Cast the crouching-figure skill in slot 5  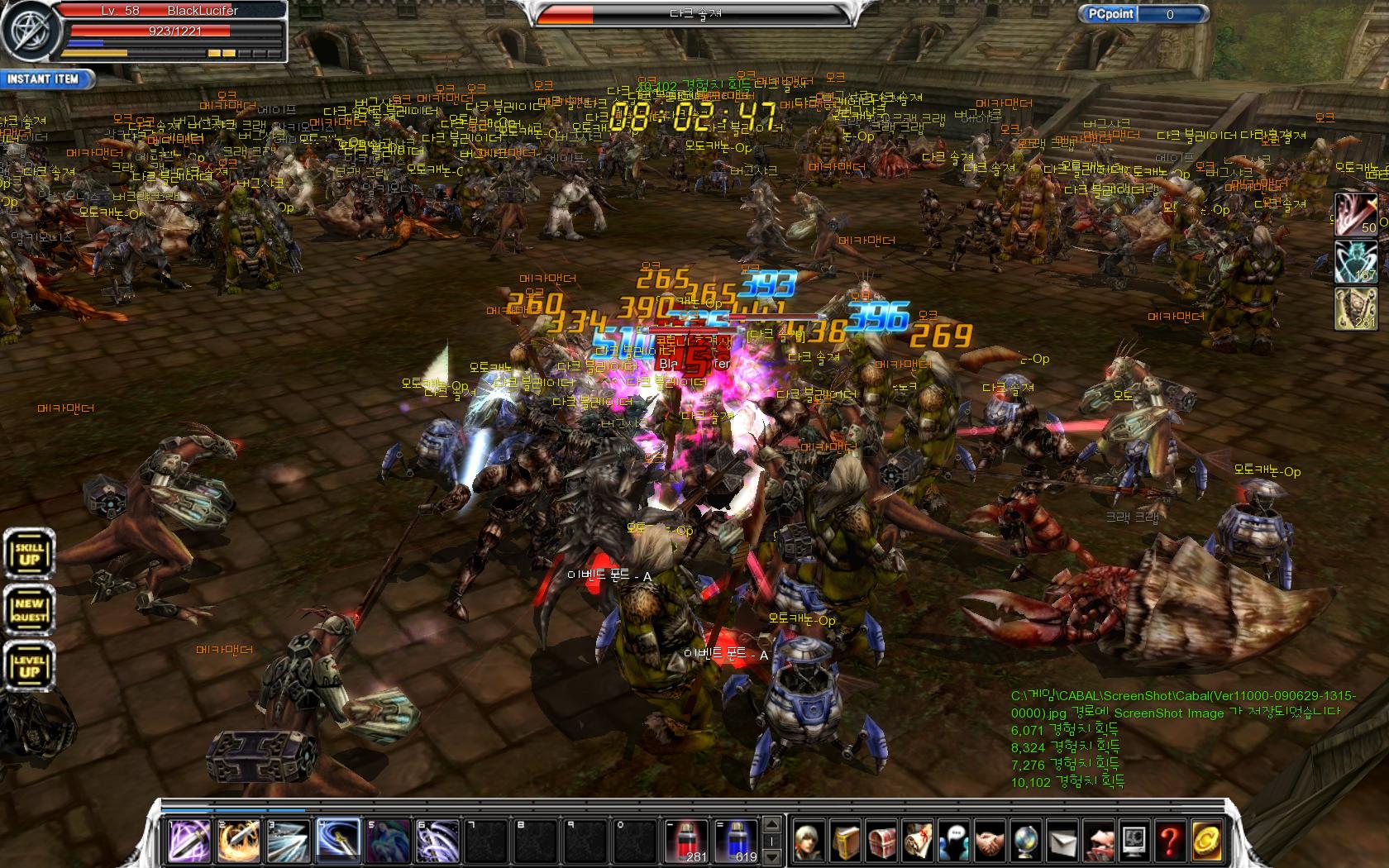(x=388, y=841)
